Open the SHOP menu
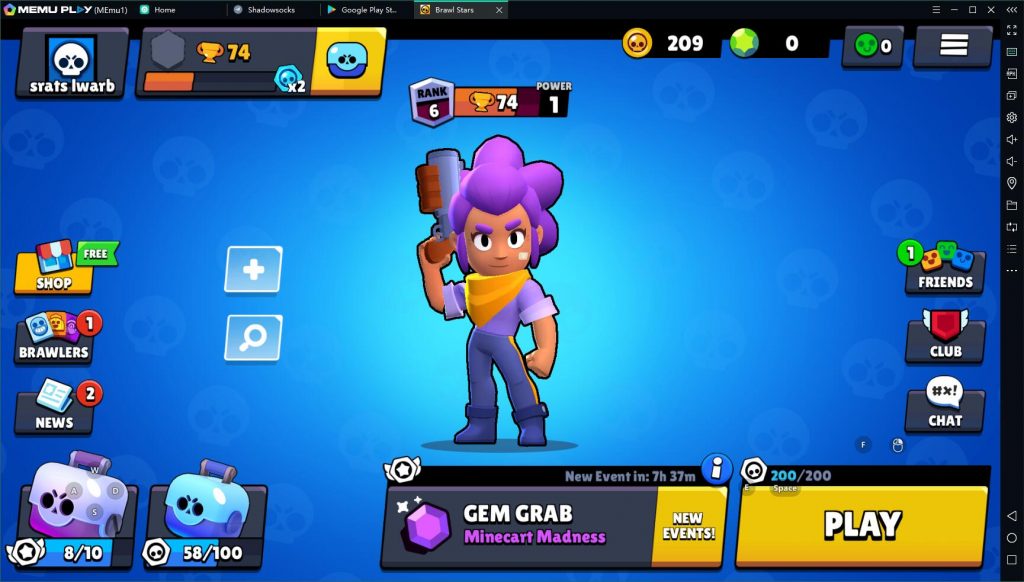Viewport: 1024px width, 582px height. (x=55, y=268)
